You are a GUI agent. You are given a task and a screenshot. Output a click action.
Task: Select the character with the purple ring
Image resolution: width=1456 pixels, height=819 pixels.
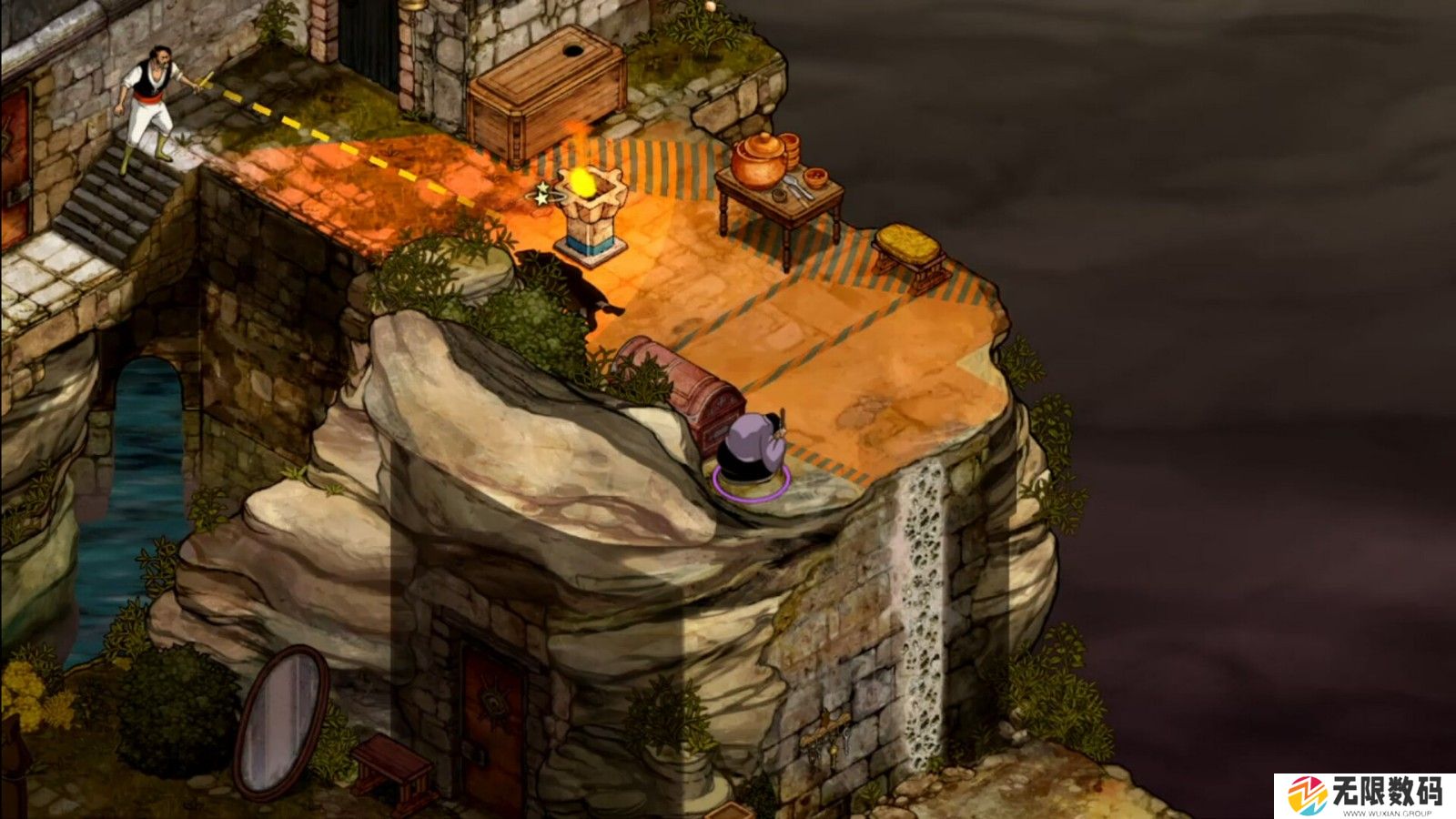752,452
